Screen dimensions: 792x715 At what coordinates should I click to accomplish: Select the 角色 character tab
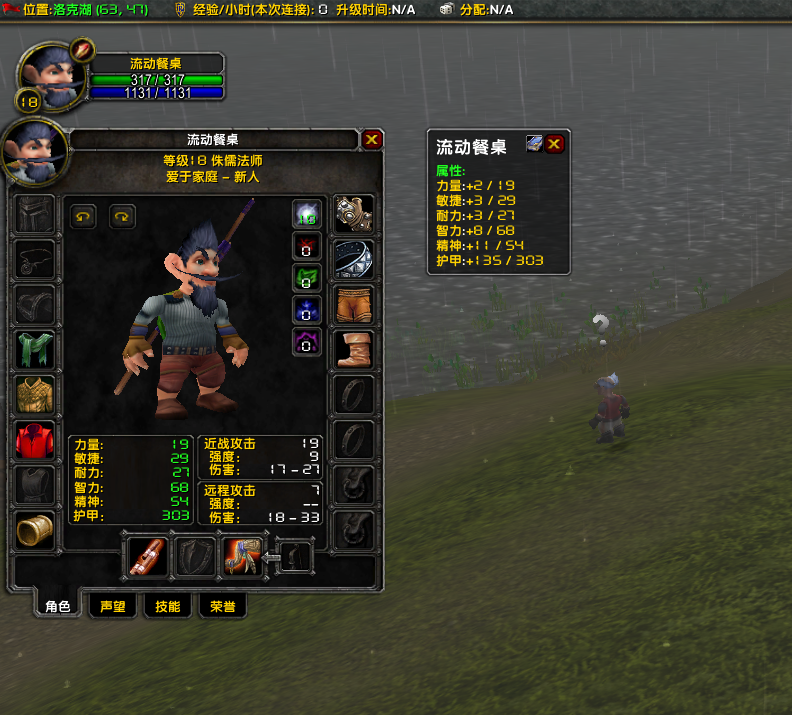click(x=58, y=606)
